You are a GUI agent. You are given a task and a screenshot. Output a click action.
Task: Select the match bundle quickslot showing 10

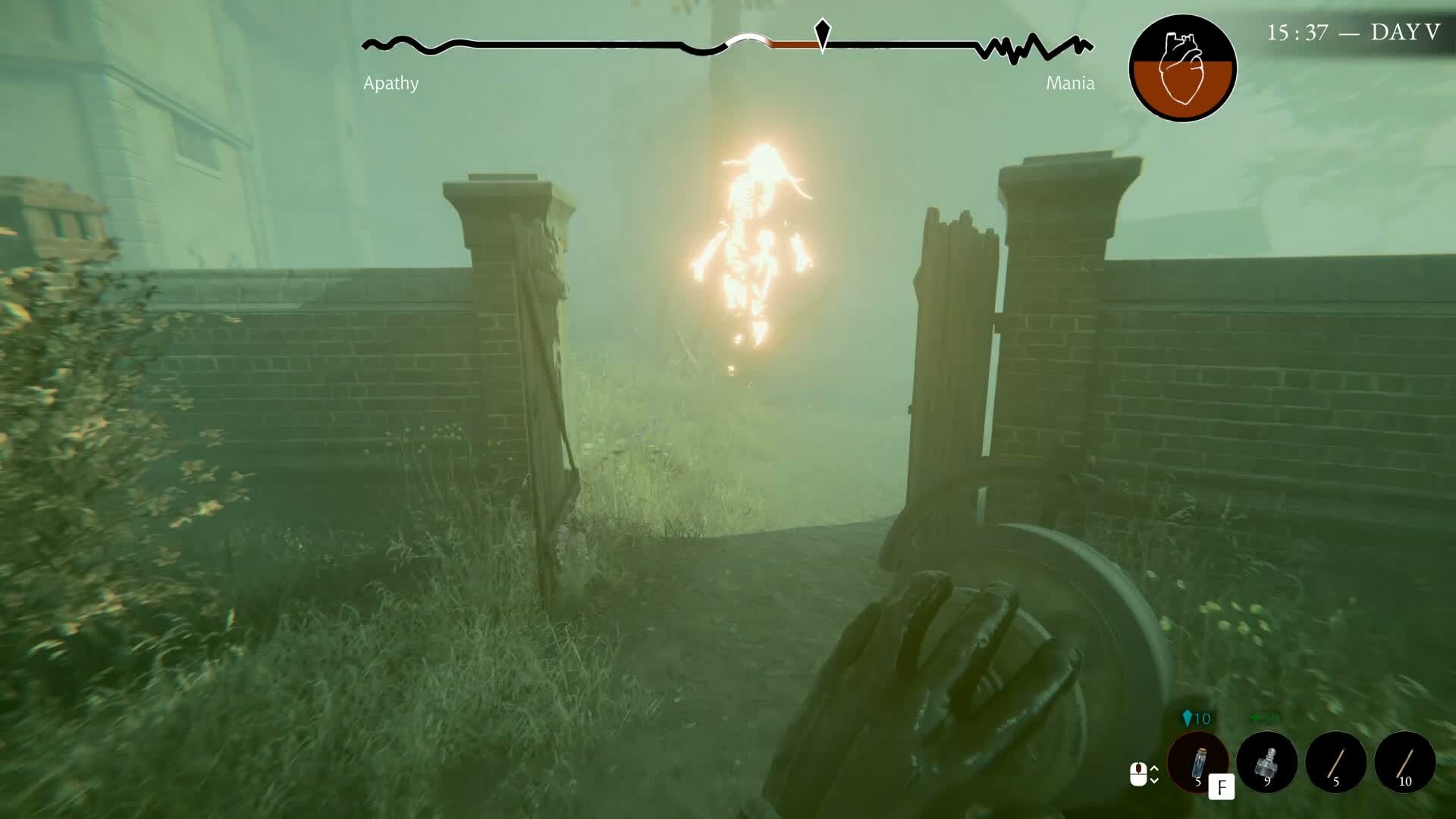tap(1404, 762)
